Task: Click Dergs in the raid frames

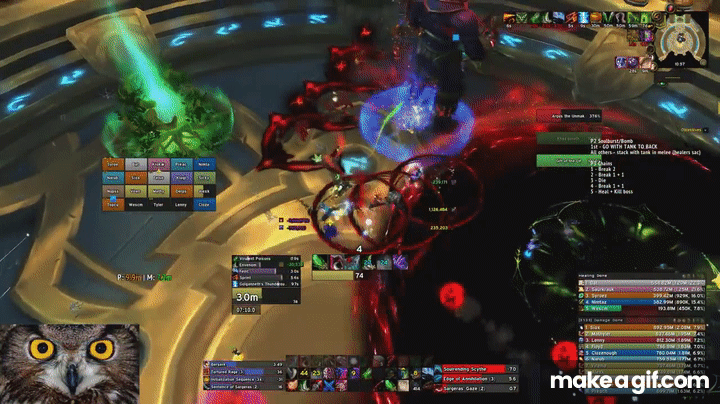Action: click(x=180, y=191)
